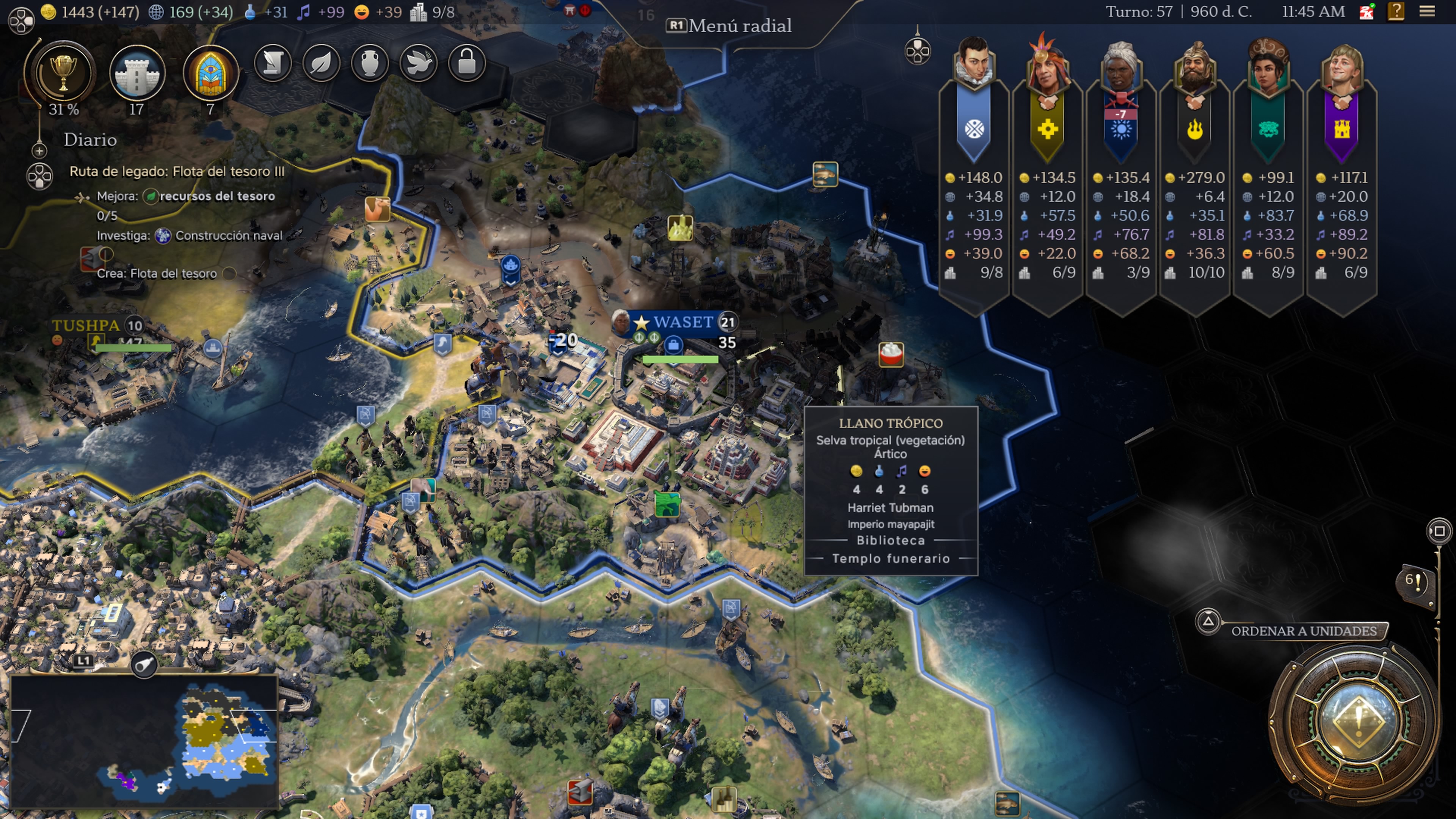The image size is (1456, 819).
Task: Click the scroll icon in top bar
Action: 273,63
